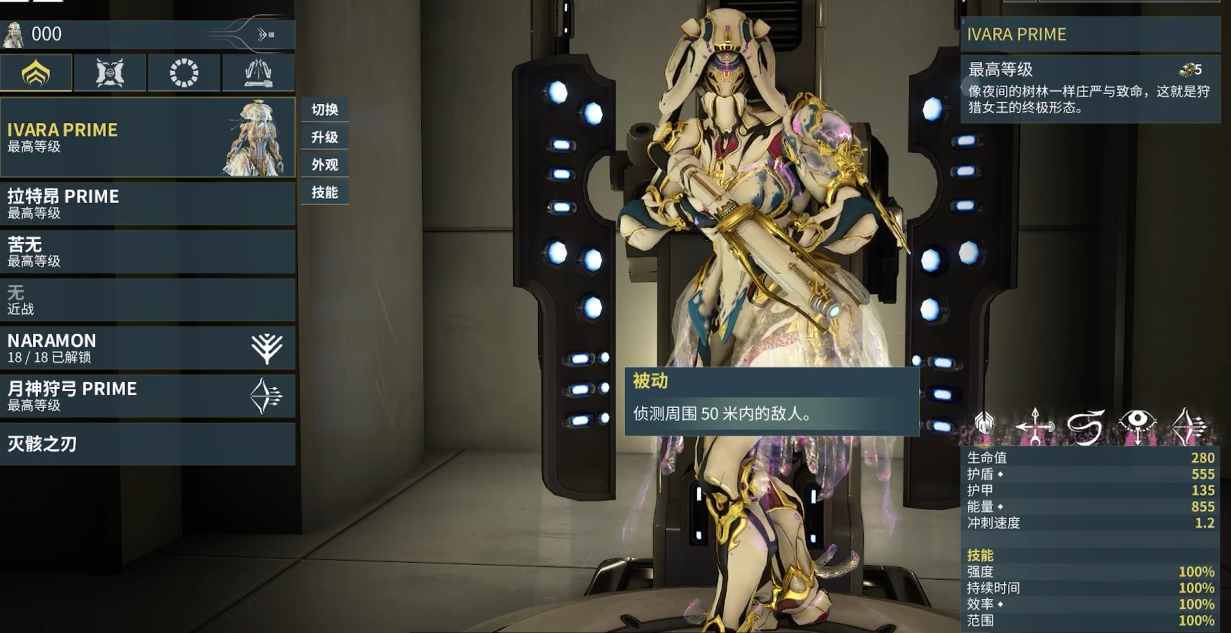The image size is (1231, 633).
Task: Open the NARAMON focus school slot
Action: coord(148,347)
